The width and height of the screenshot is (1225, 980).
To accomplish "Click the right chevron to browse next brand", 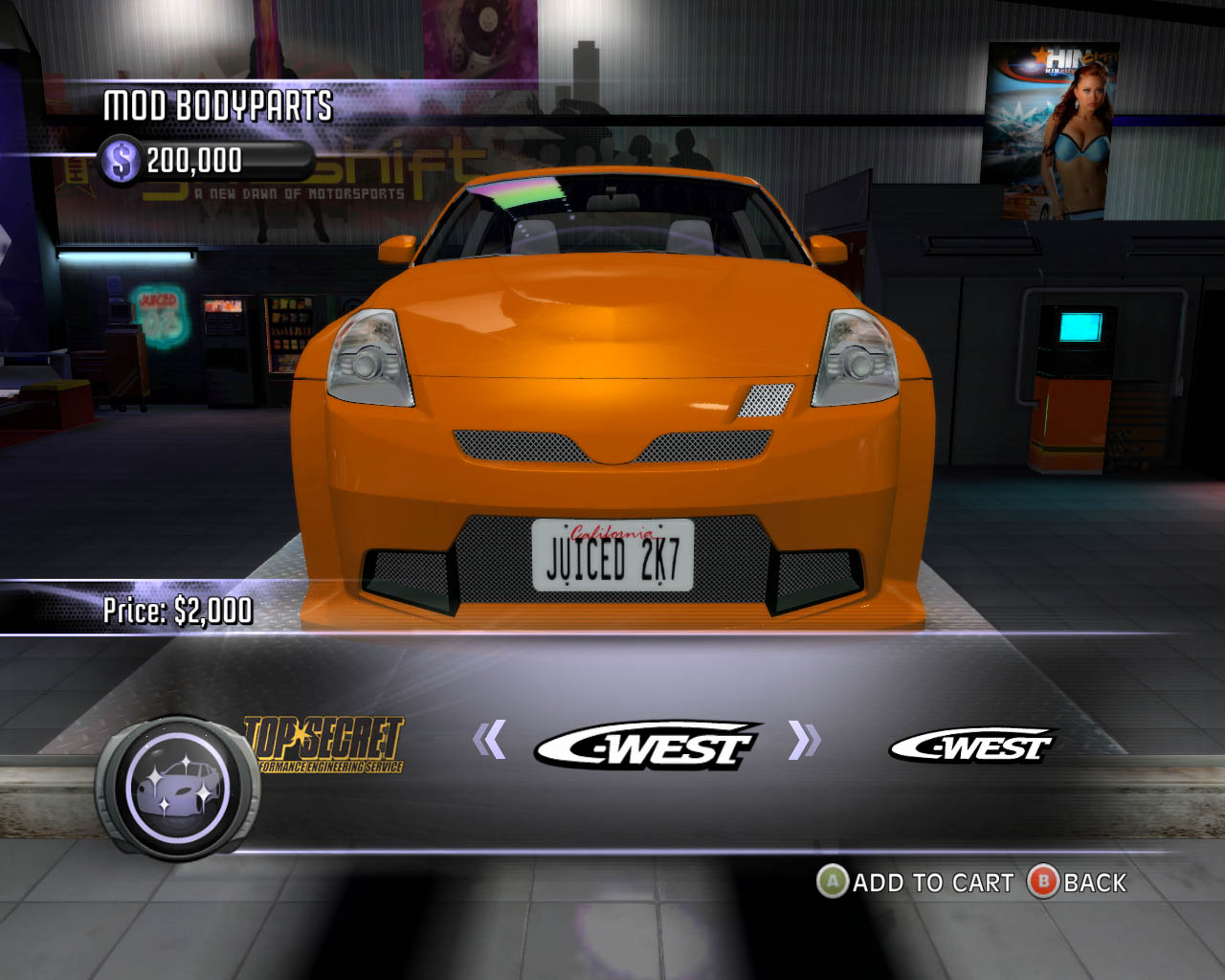I will [802, 739].
